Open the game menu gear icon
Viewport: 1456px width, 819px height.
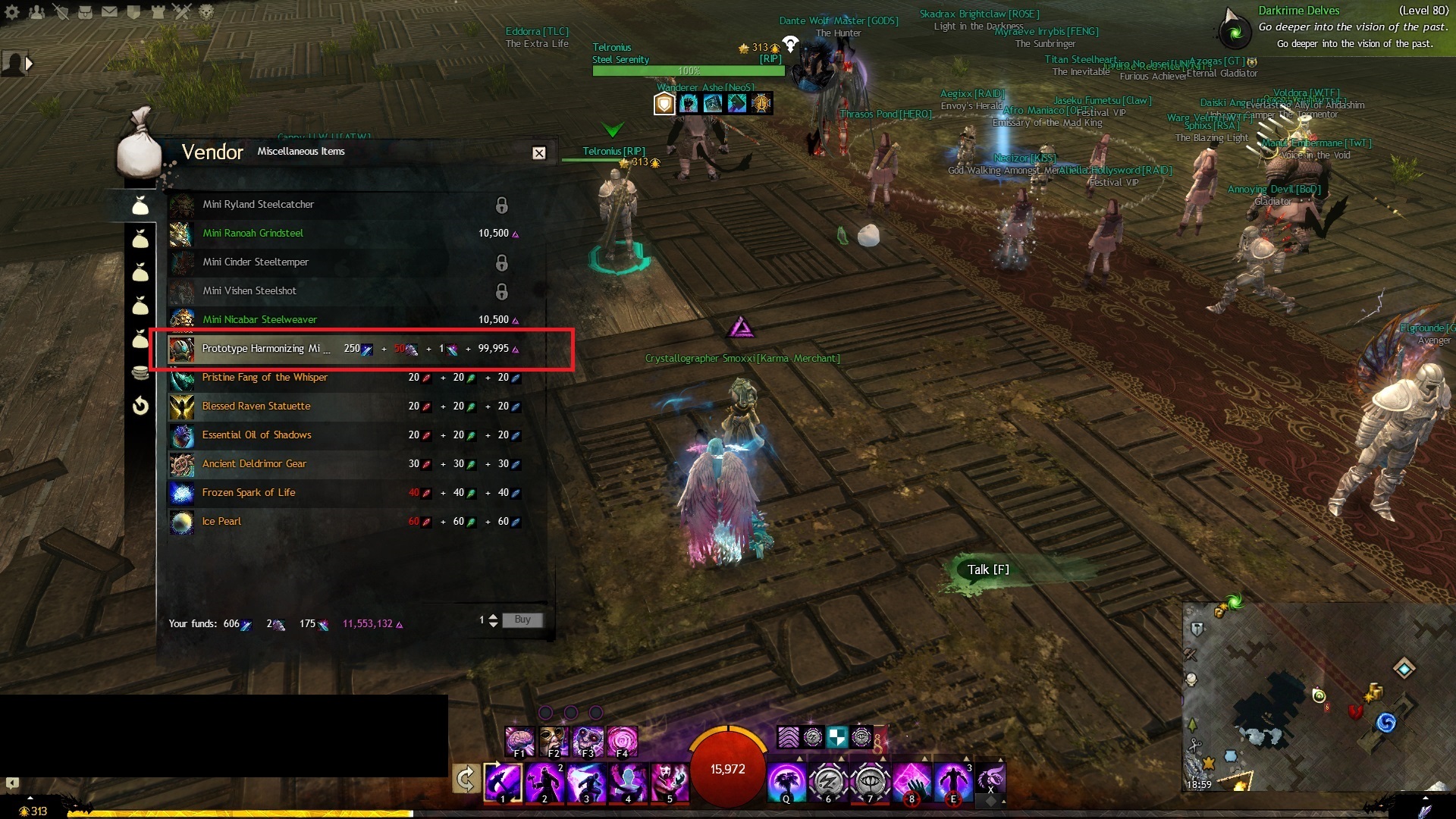(12, 12)
